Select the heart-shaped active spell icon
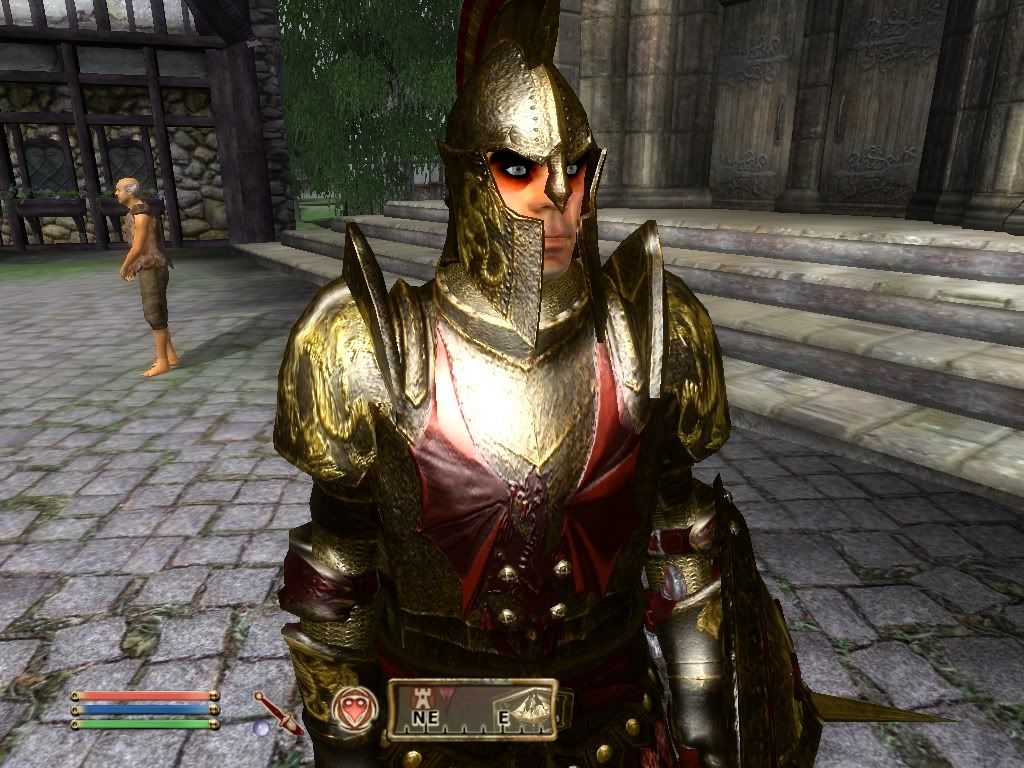This screenshot has height=768, width=1024. [350, 706]
